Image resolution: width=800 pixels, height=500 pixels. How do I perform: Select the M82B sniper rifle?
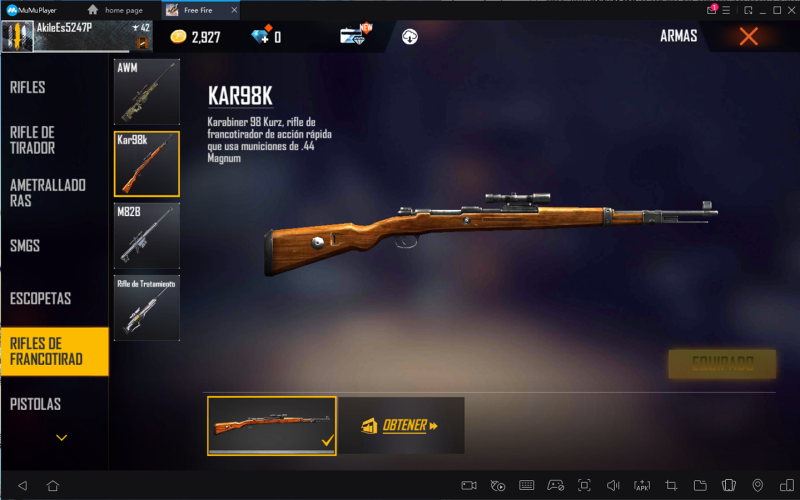(147, 236)
